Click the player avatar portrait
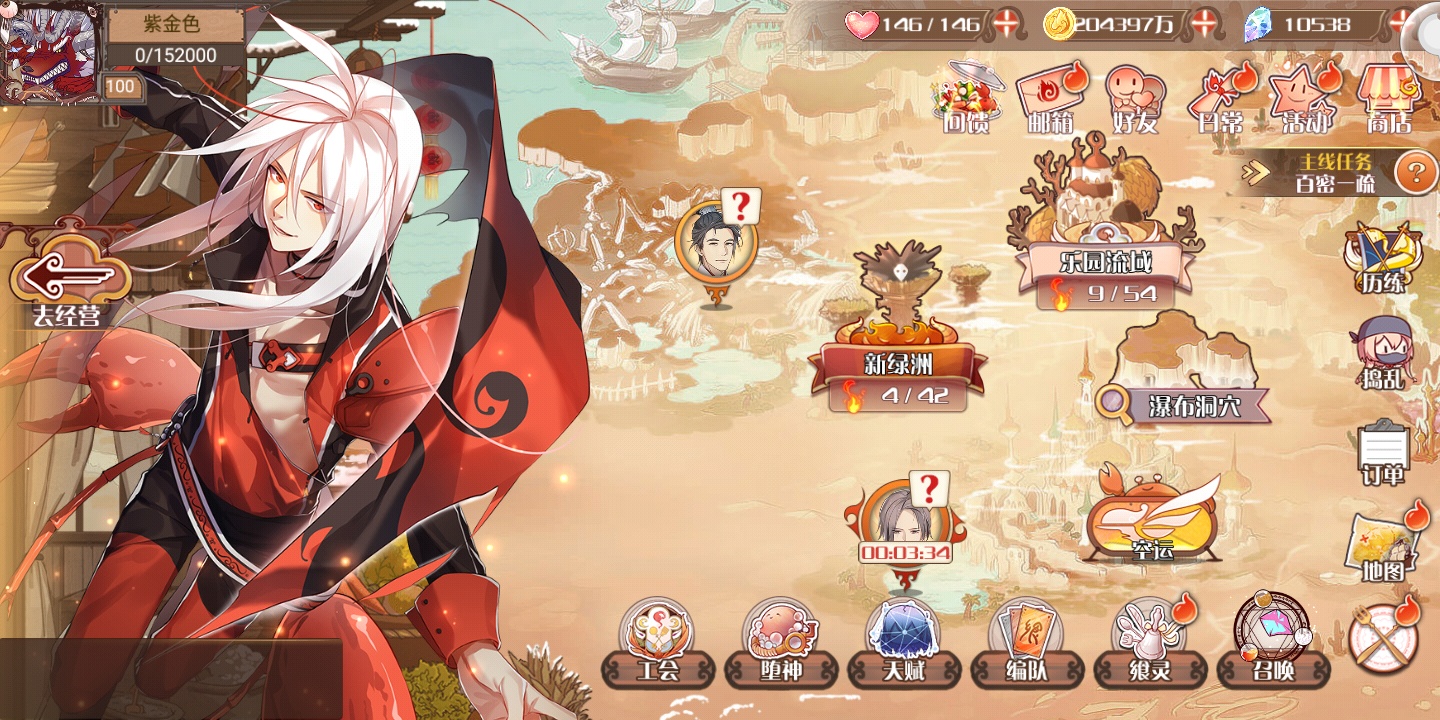This screenshot has height=720, width=1440. (50, 52)
